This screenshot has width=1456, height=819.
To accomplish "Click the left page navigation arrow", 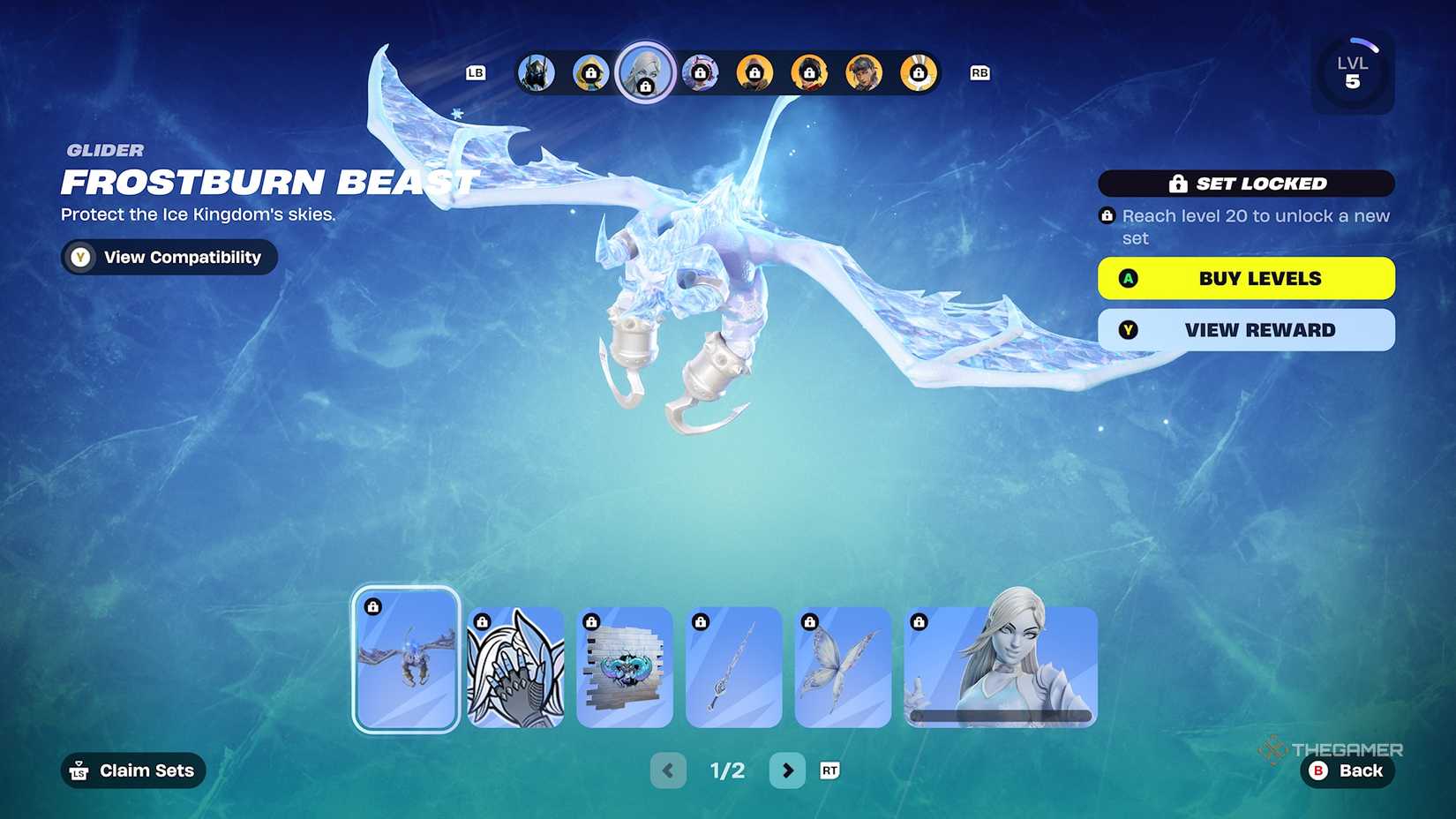I will (x=668, y=770).
